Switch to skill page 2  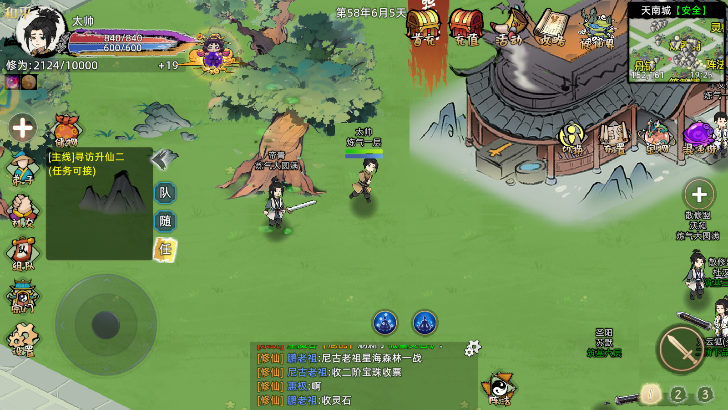point(679,393)
